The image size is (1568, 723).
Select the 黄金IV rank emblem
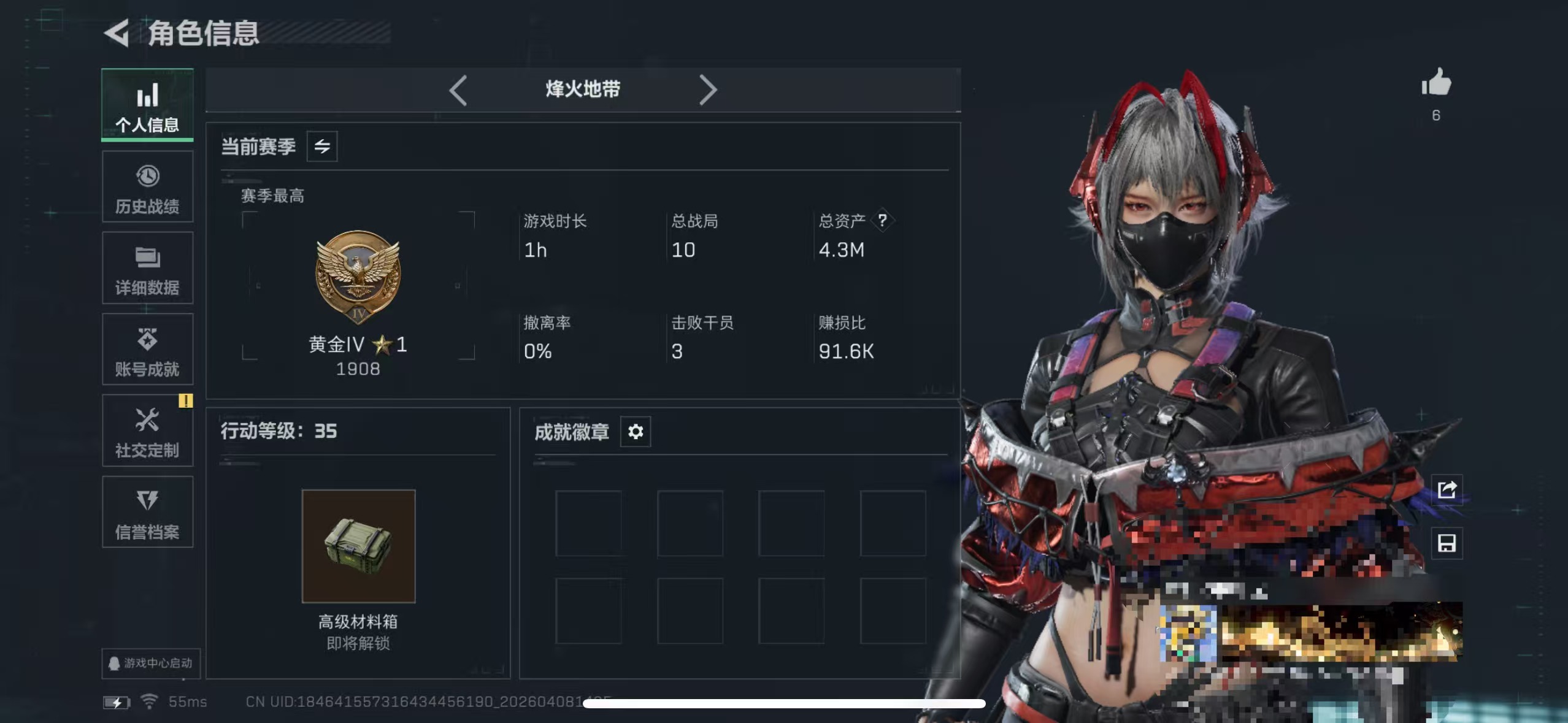[358, 276]
